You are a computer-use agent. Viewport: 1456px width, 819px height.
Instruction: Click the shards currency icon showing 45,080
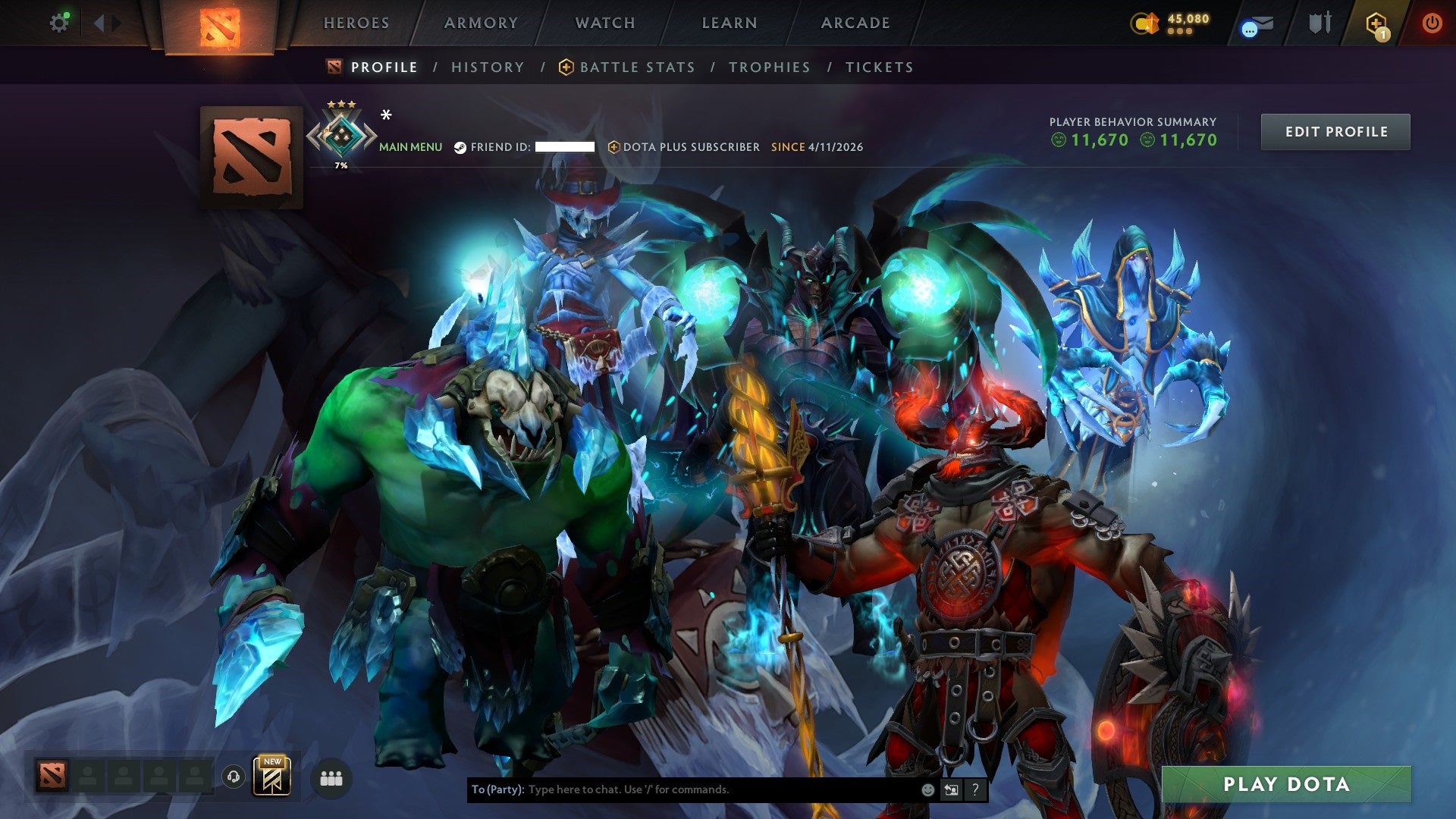click(x=1144, y=24)
